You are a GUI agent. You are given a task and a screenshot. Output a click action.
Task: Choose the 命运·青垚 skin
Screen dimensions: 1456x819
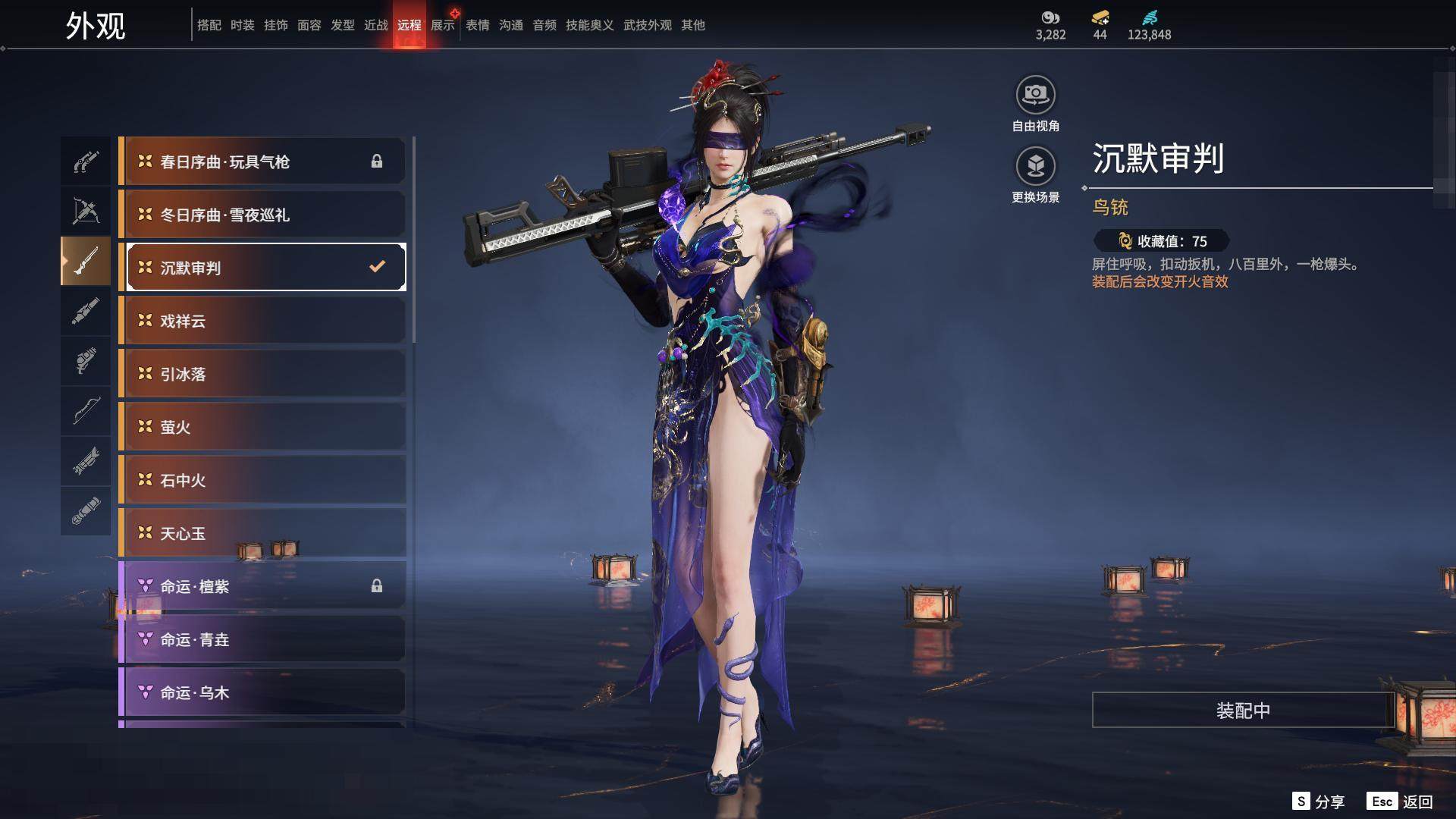pos(263,639)
